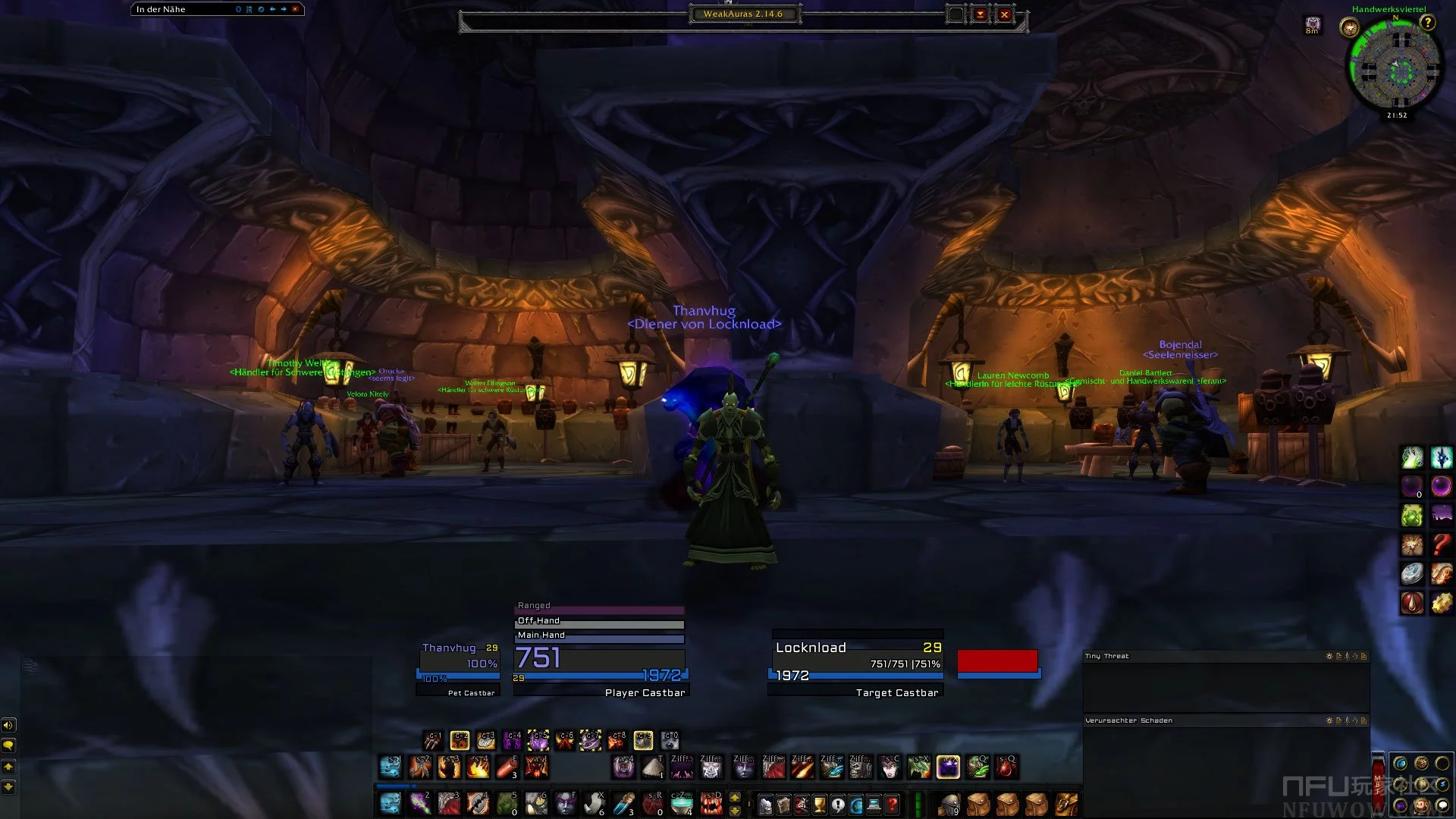
Task: Close the In der Nähe panel
Action: tap(295, 9)
